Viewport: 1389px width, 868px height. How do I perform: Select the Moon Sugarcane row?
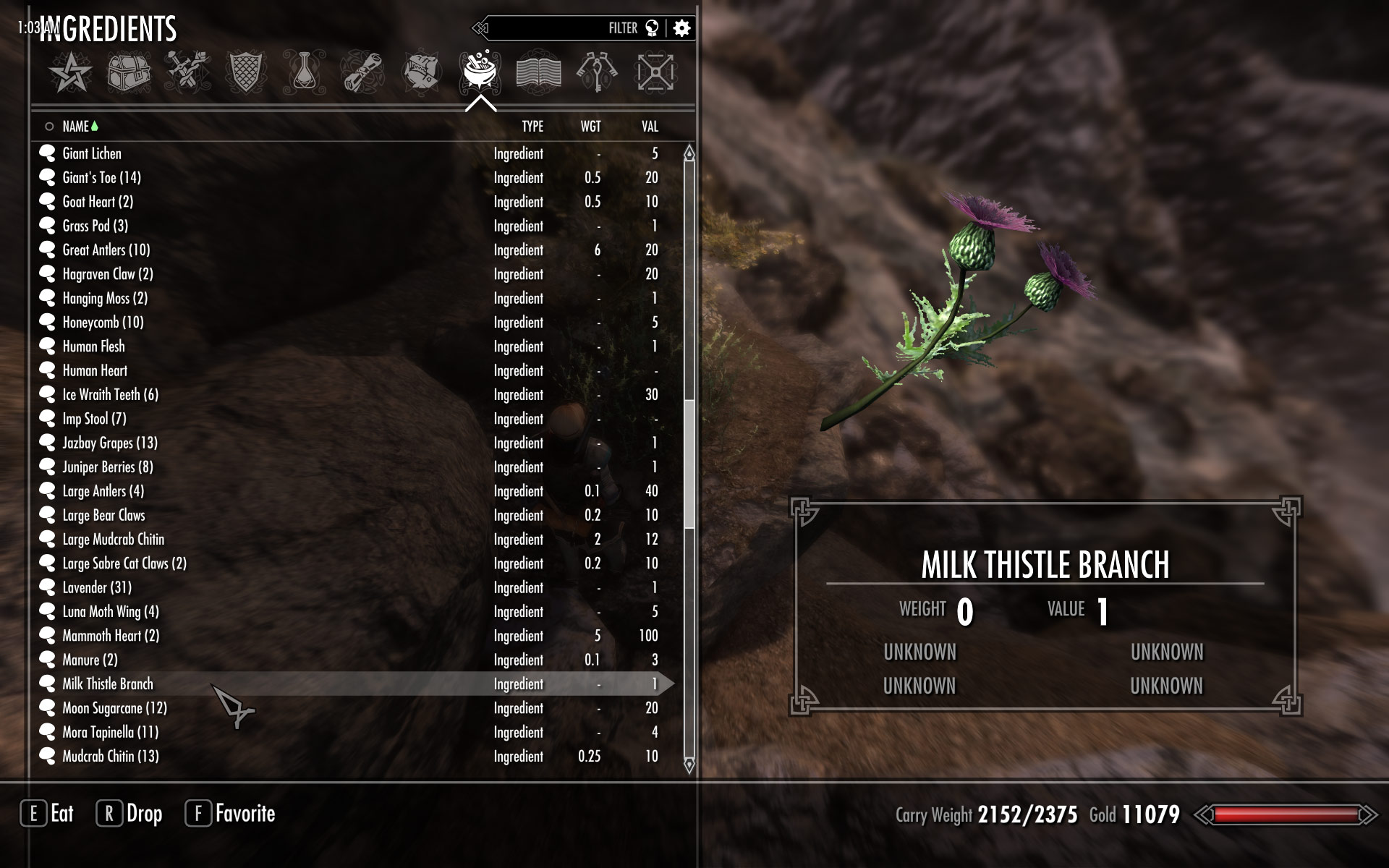click(x=114, y=708)
